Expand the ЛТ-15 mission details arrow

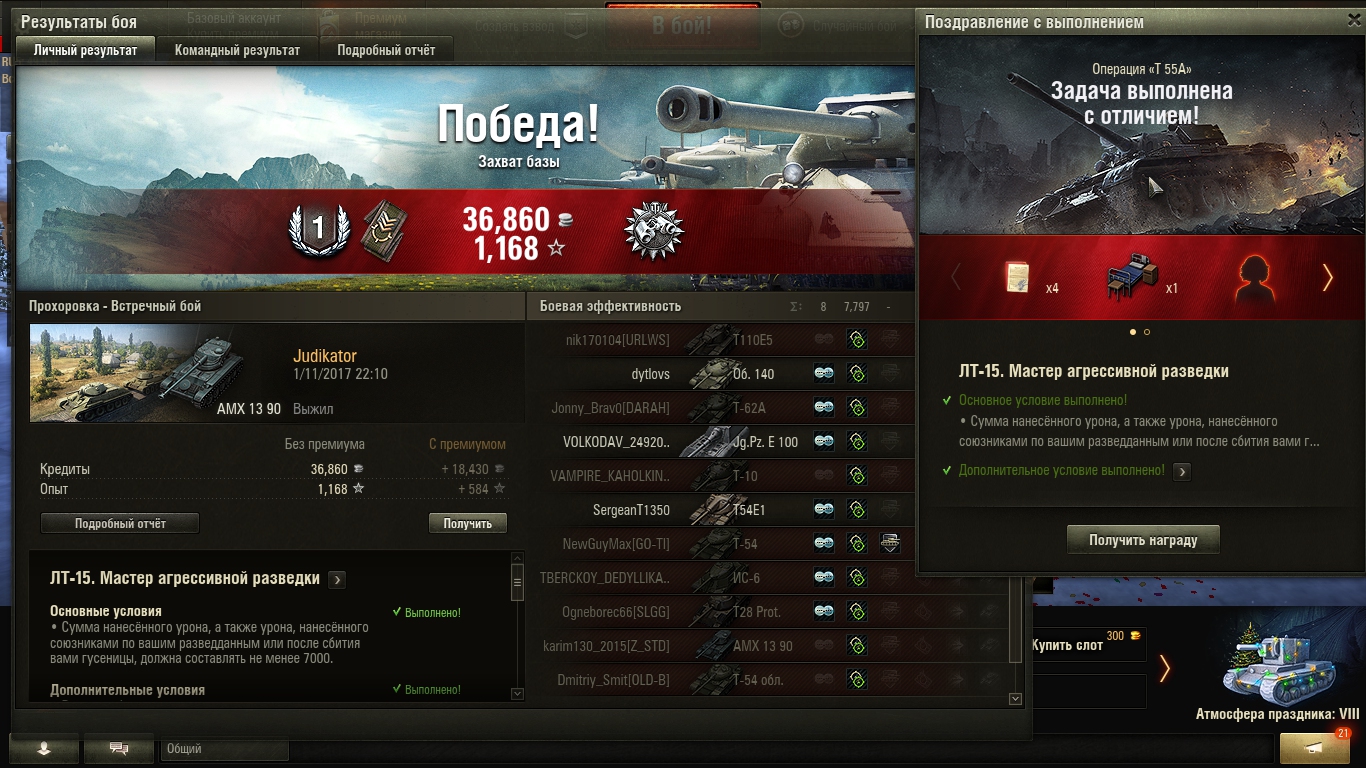tap(337, 579)
